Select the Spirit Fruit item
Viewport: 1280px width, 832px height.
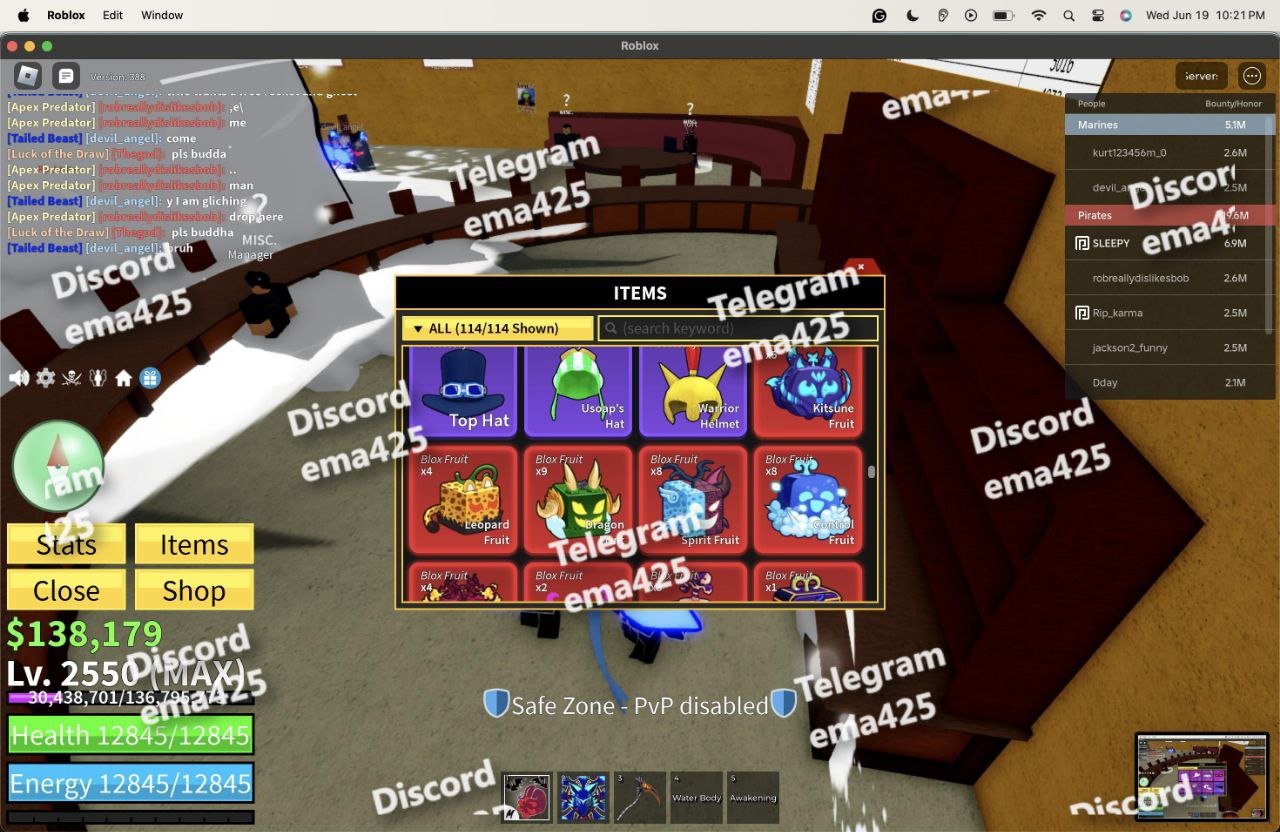[693, 499]
